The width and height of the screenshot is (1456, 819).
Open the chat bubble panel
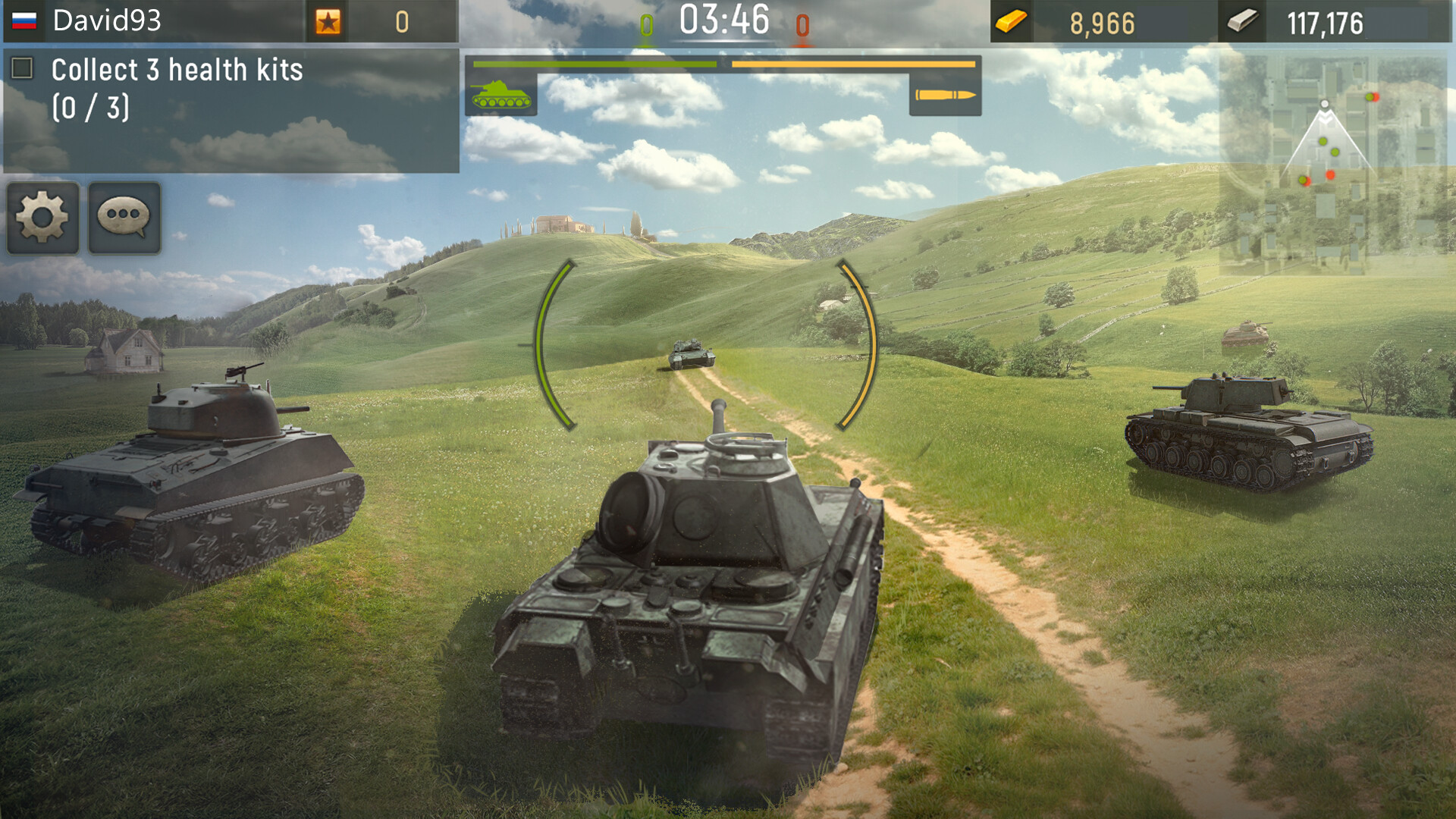pos(125,219)
